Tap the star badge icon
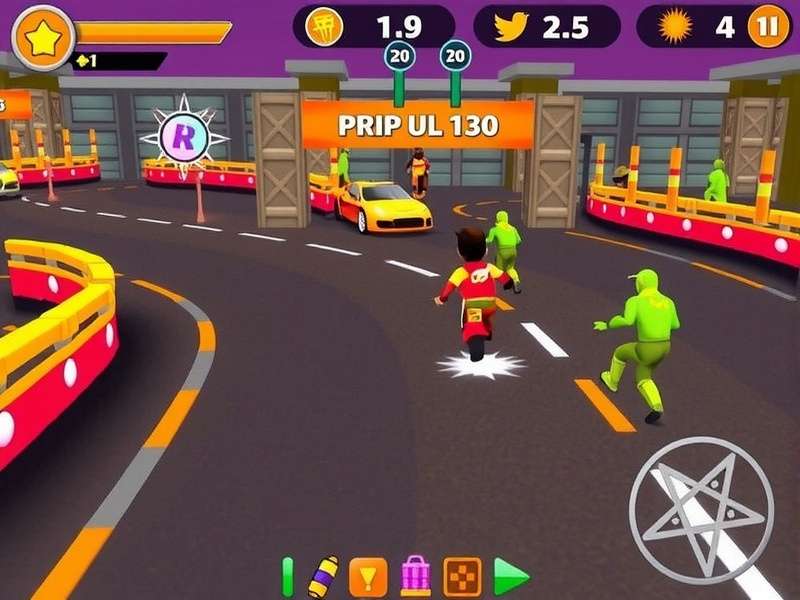This screenshot has height=600, width=800. [43, 37]
